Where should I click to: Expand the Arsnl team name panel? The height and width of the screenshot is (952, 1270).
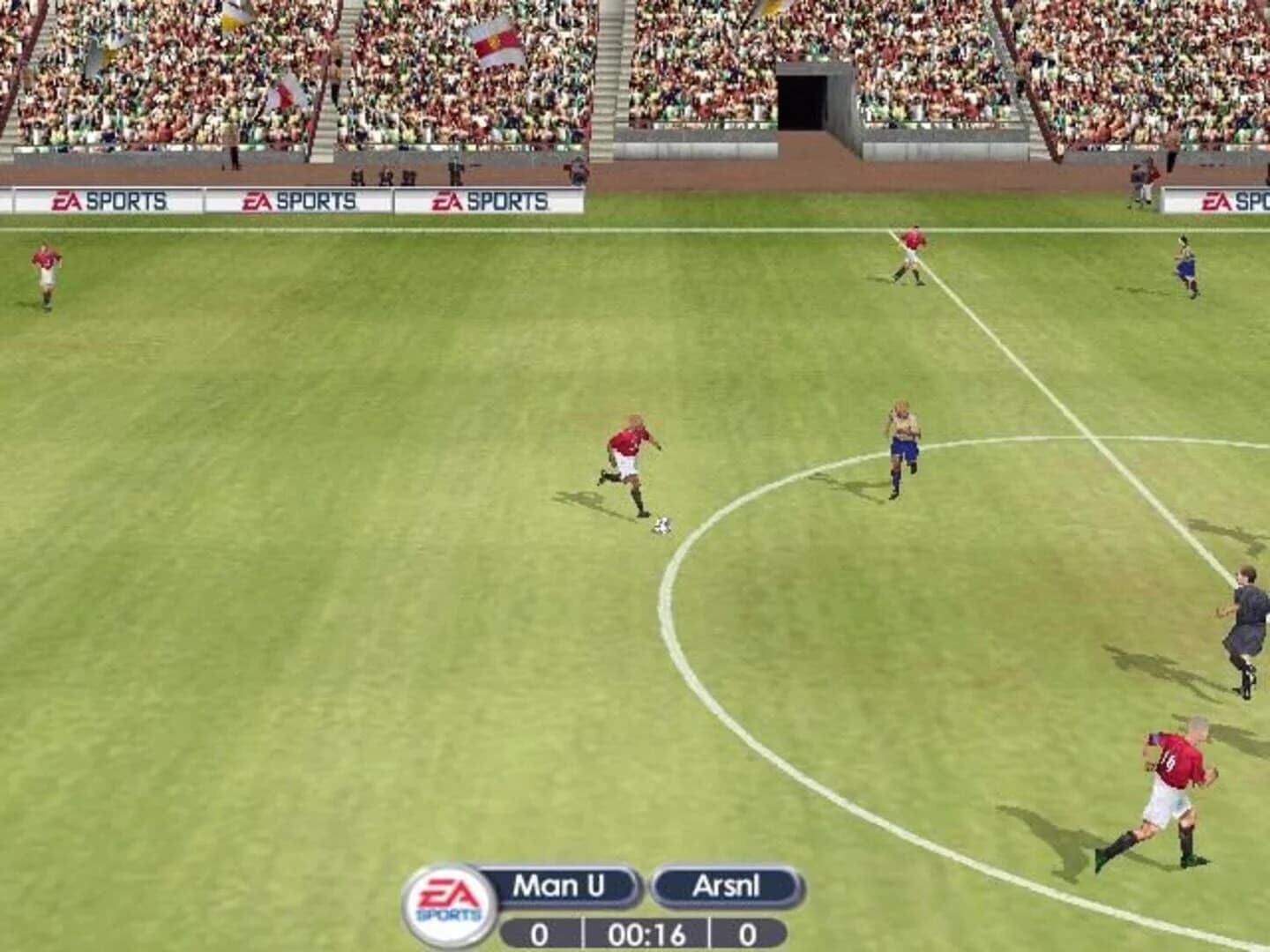(x=723, y=884)
